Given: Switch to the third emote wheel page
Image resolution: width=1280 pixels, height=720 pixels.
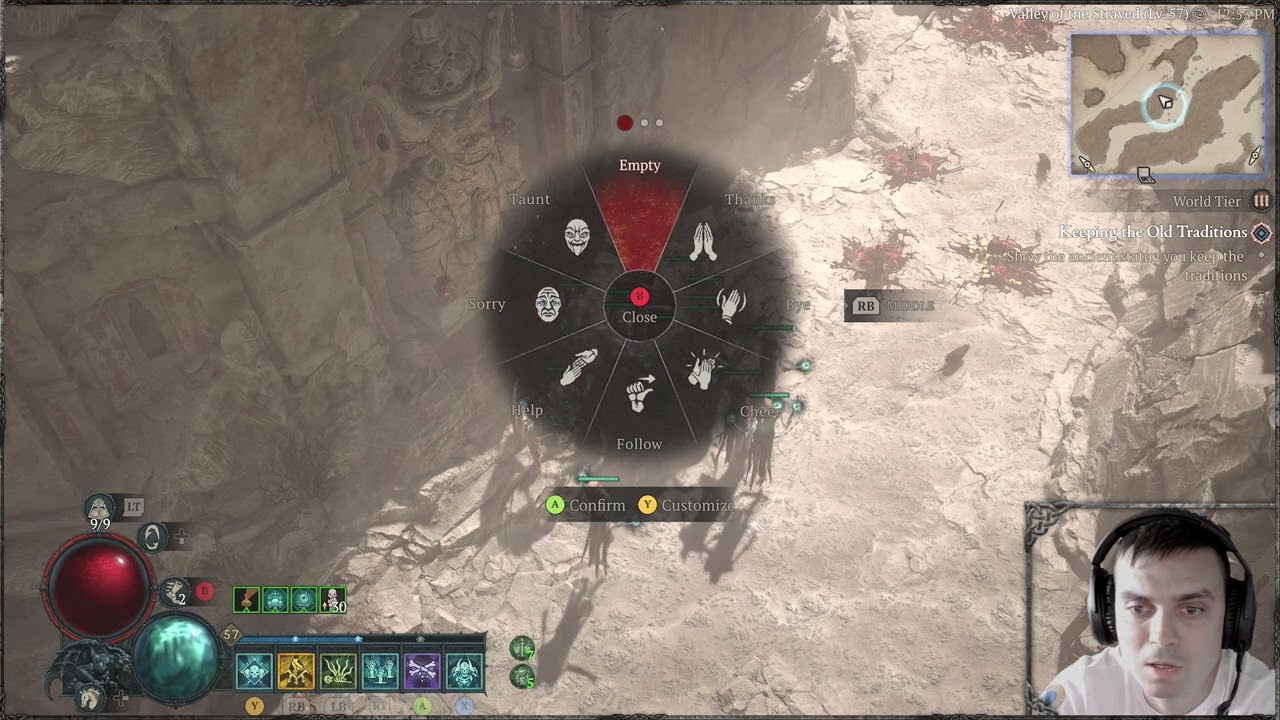Looking at the screenshot, I should click(x=657, y=123).
